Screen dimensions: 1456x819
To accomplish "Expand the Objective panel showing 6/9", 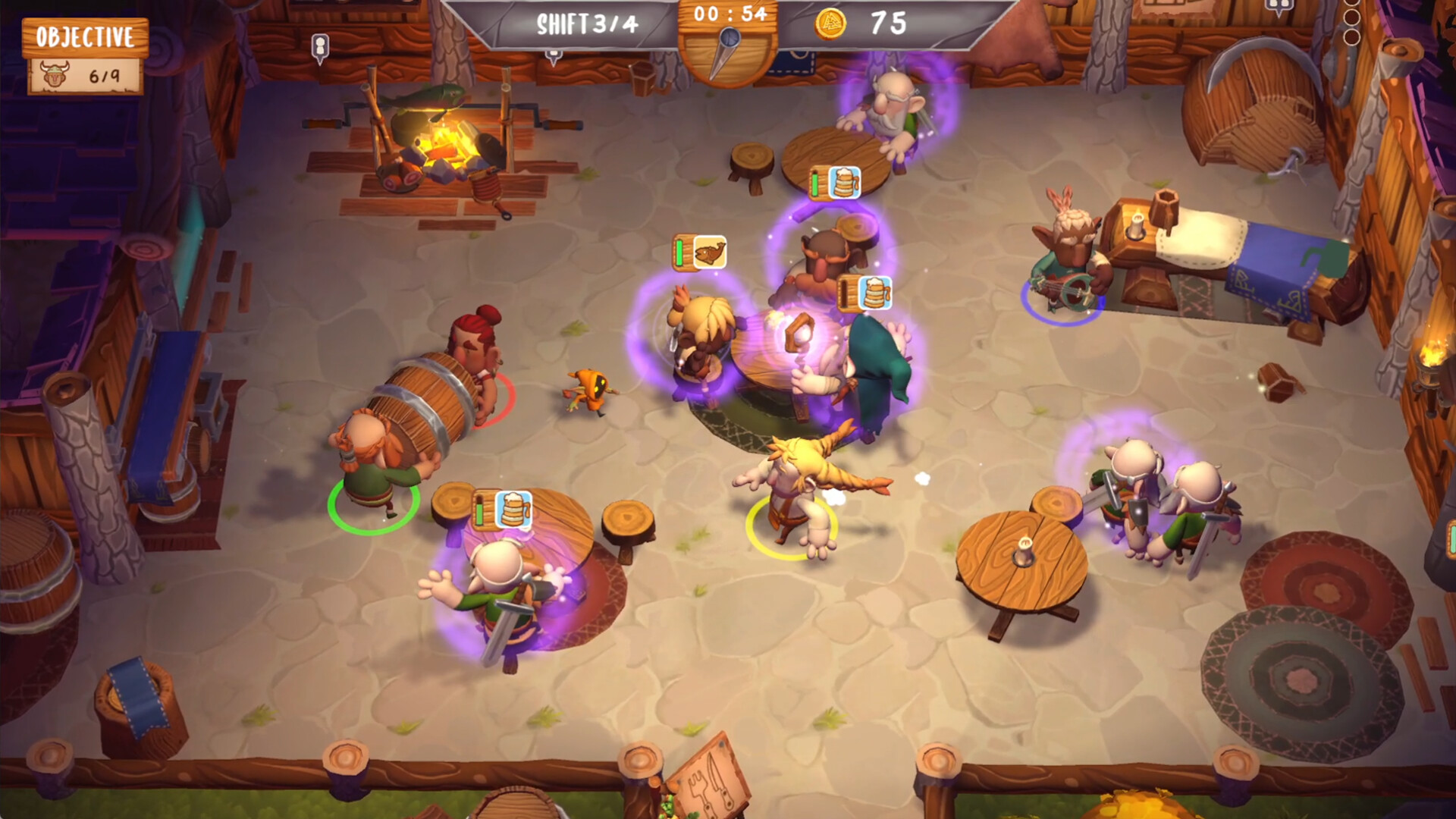I will click(x=83, y=57).
